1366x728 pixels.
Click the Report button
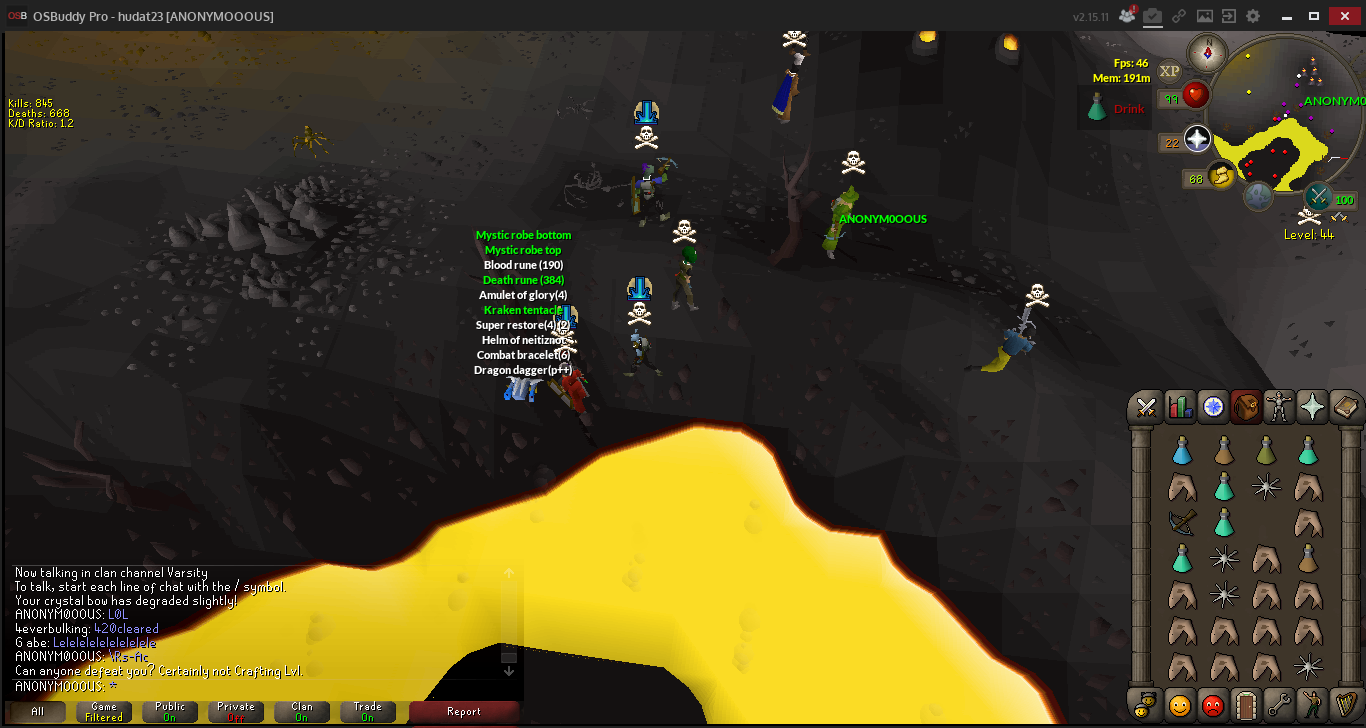point(463,712)
